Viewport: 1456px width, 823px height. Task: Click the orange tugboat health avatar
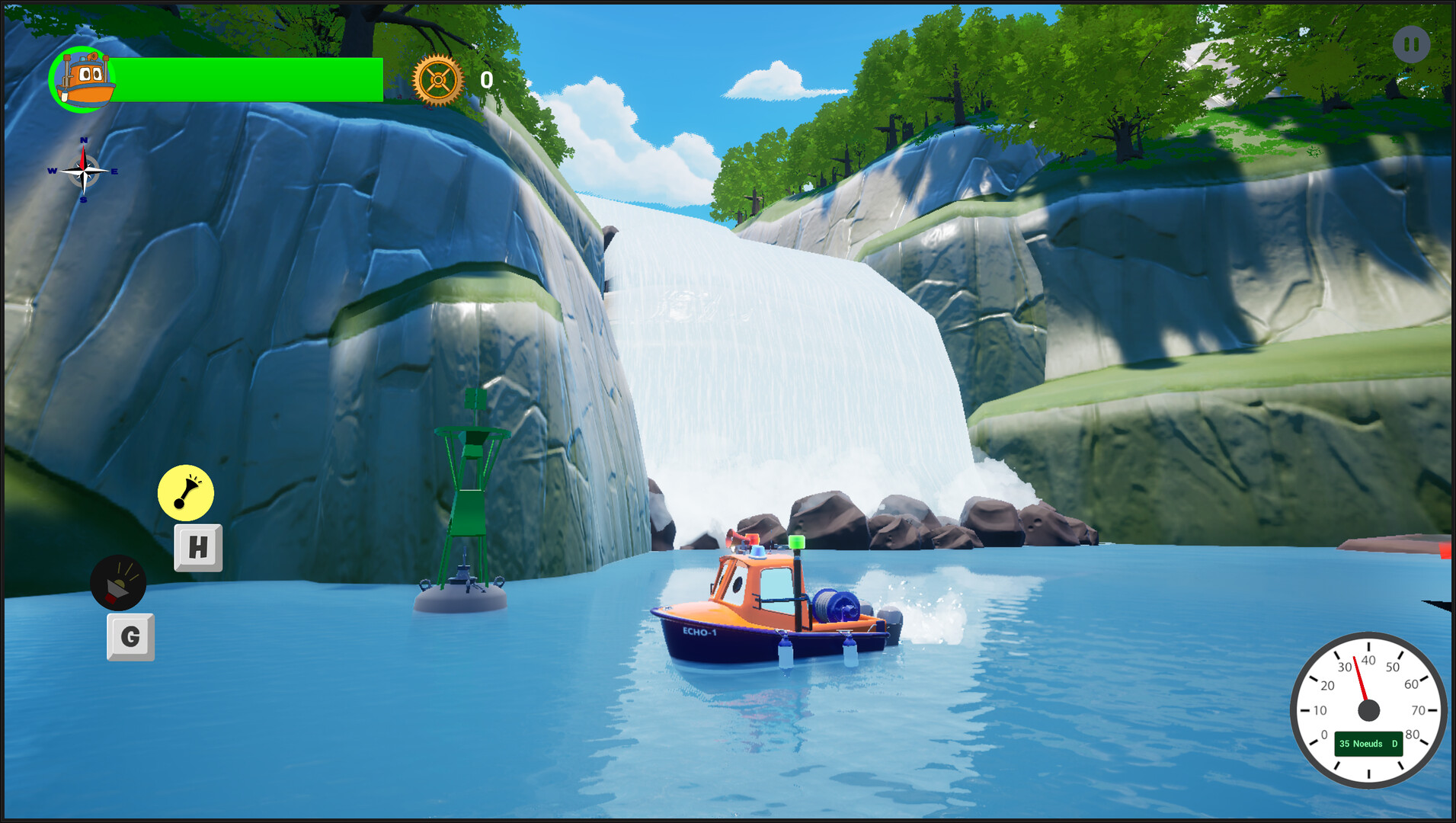(82, 78)
